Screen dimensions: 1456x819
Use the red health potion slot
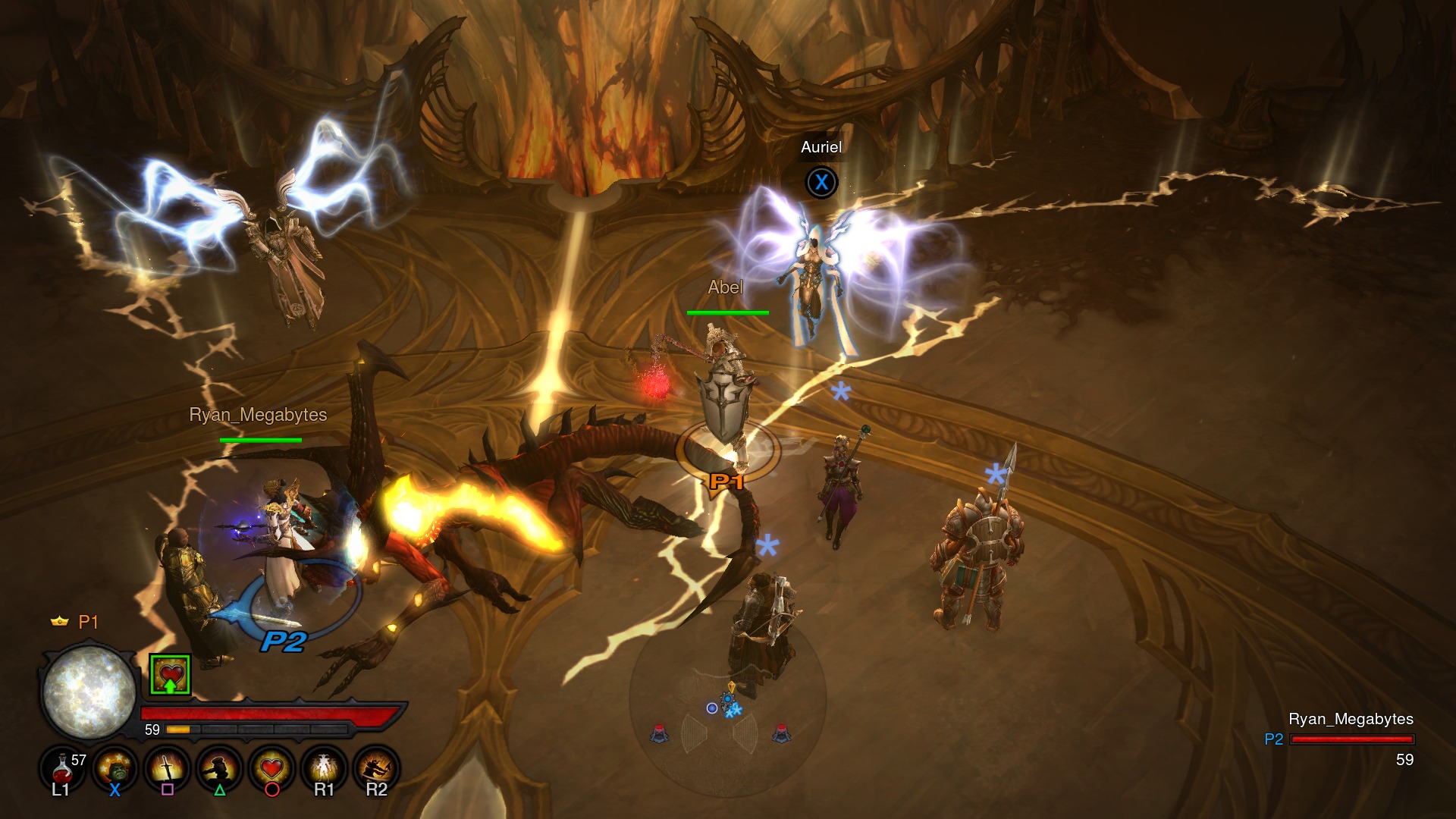pos(62,769)
